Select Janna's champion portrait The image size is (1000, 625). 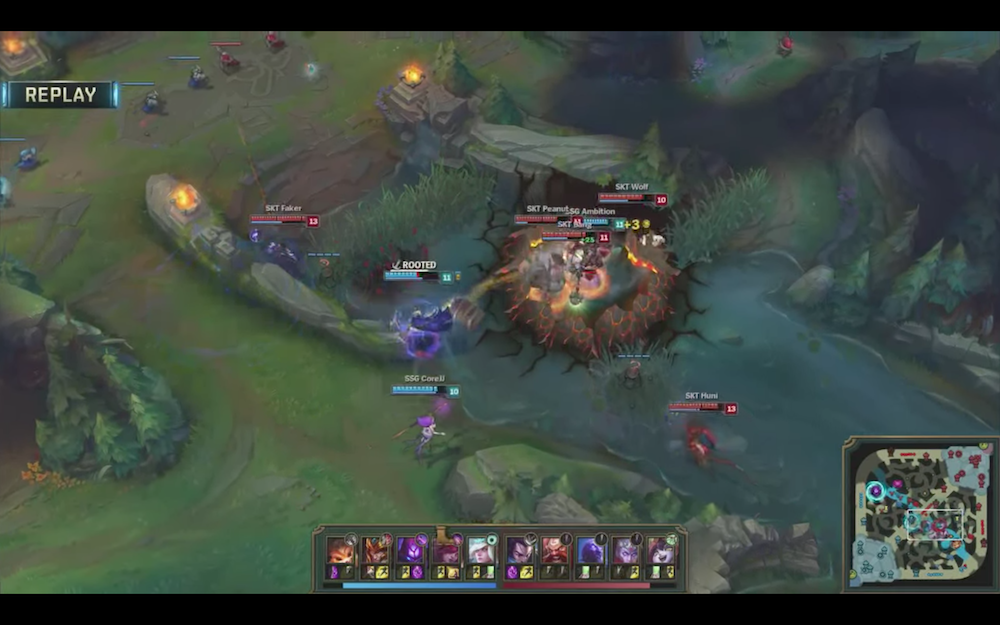pos(480,551)
